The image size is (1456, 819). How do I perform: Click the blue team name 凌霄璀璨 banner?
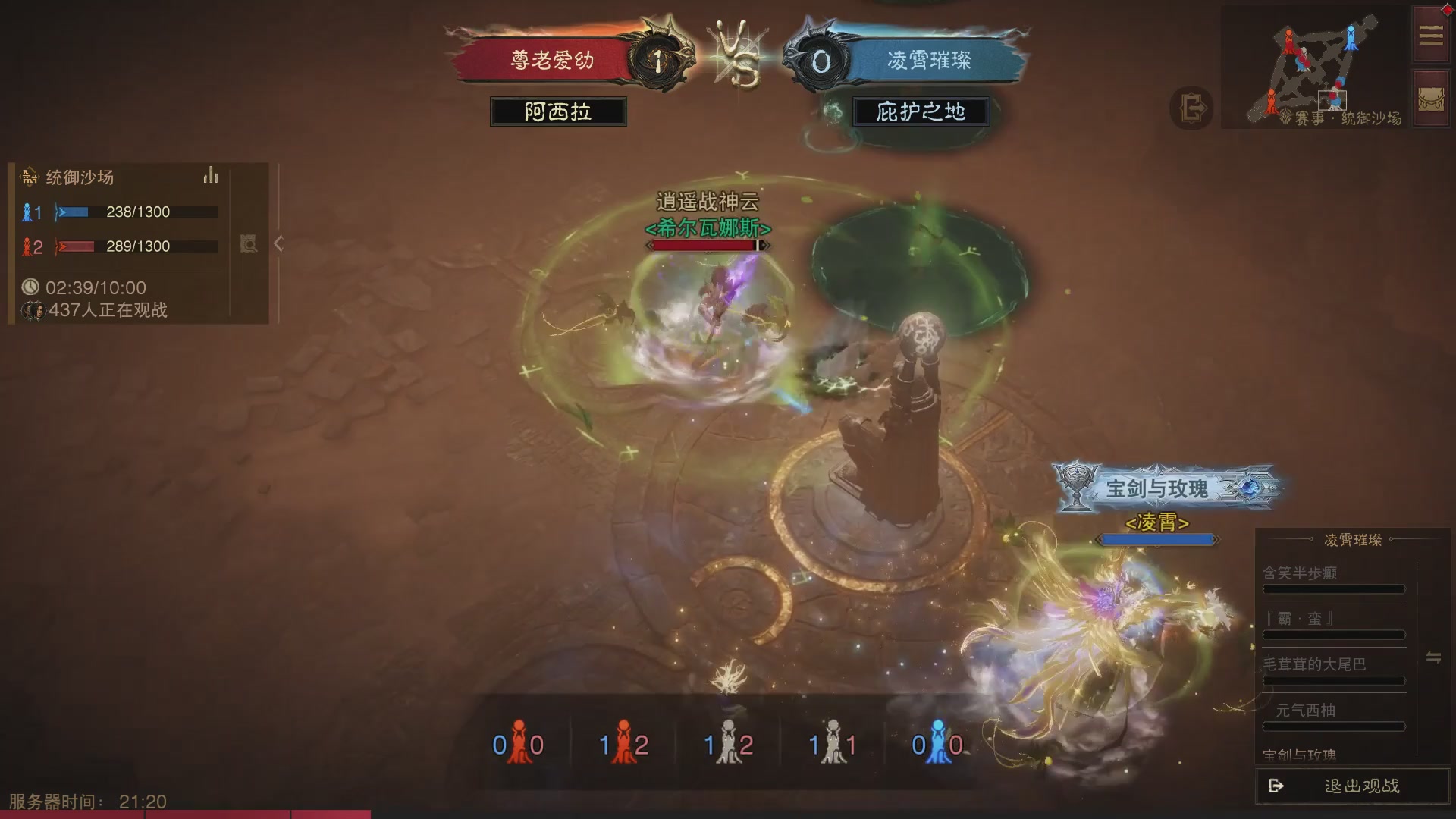click(929, 61)
